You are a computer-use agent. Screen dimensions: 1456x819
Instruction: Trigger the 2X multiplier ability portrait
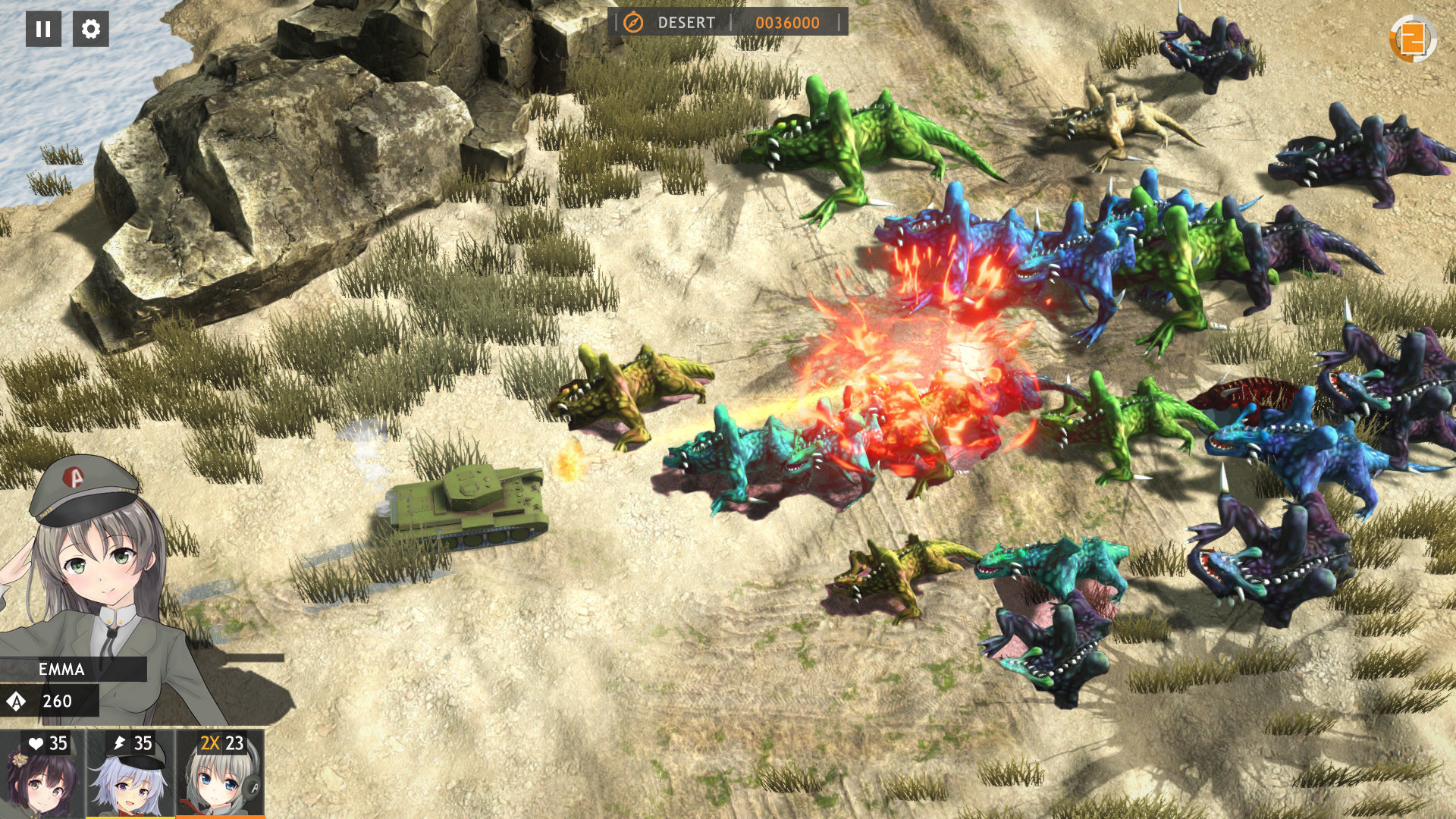pyautogui.click(x=221, y=773)
